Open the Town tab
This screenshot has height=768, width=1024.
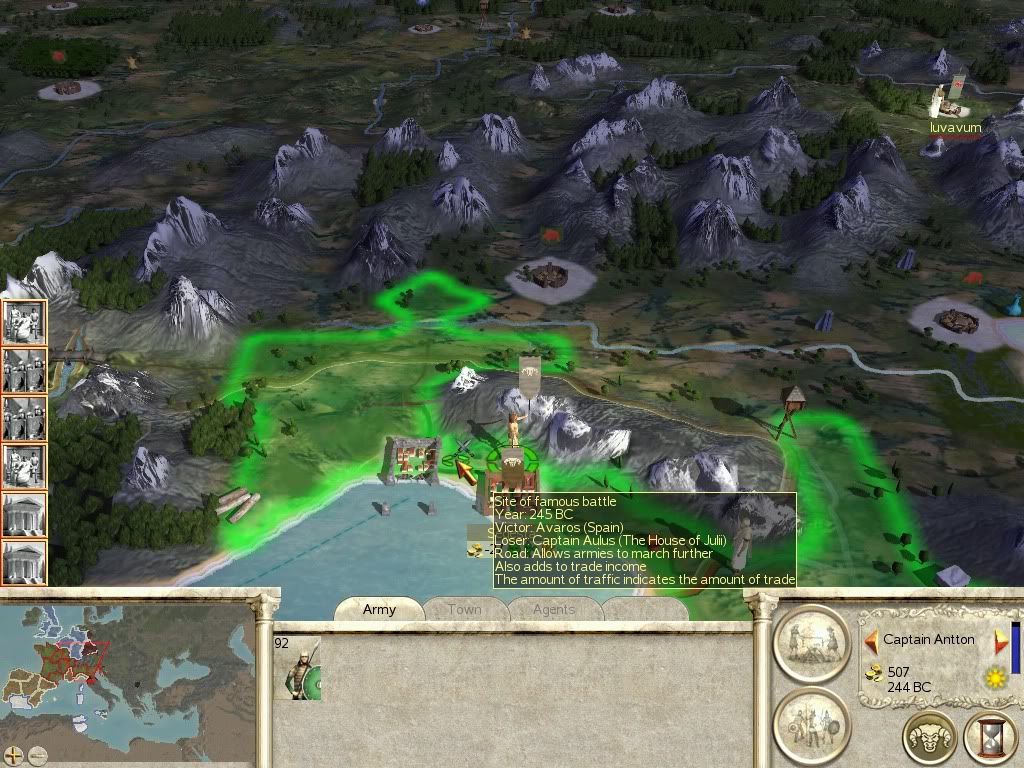464,609
